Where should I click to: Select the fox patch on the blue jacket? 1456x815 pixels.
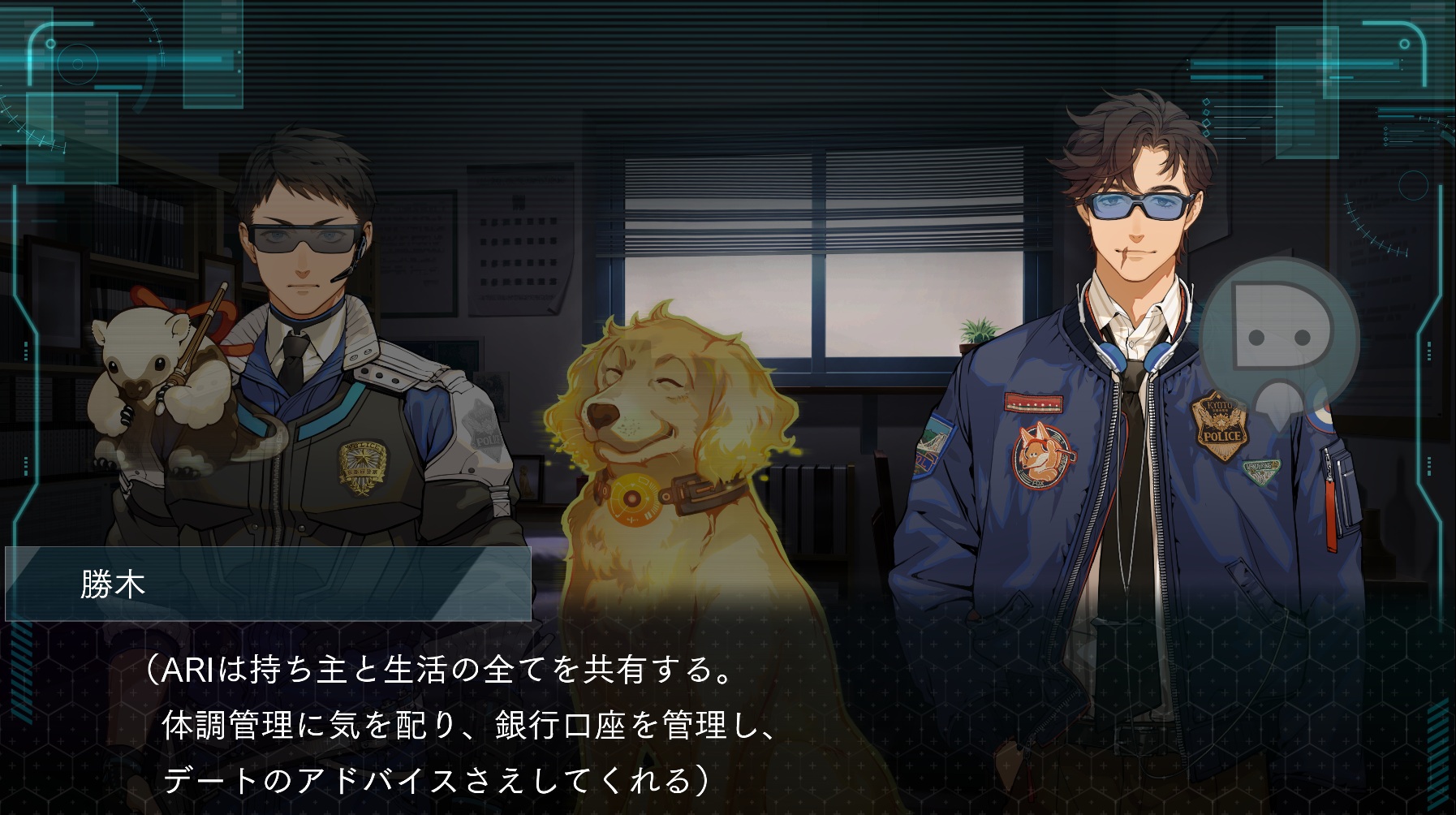click(1041, 455)
